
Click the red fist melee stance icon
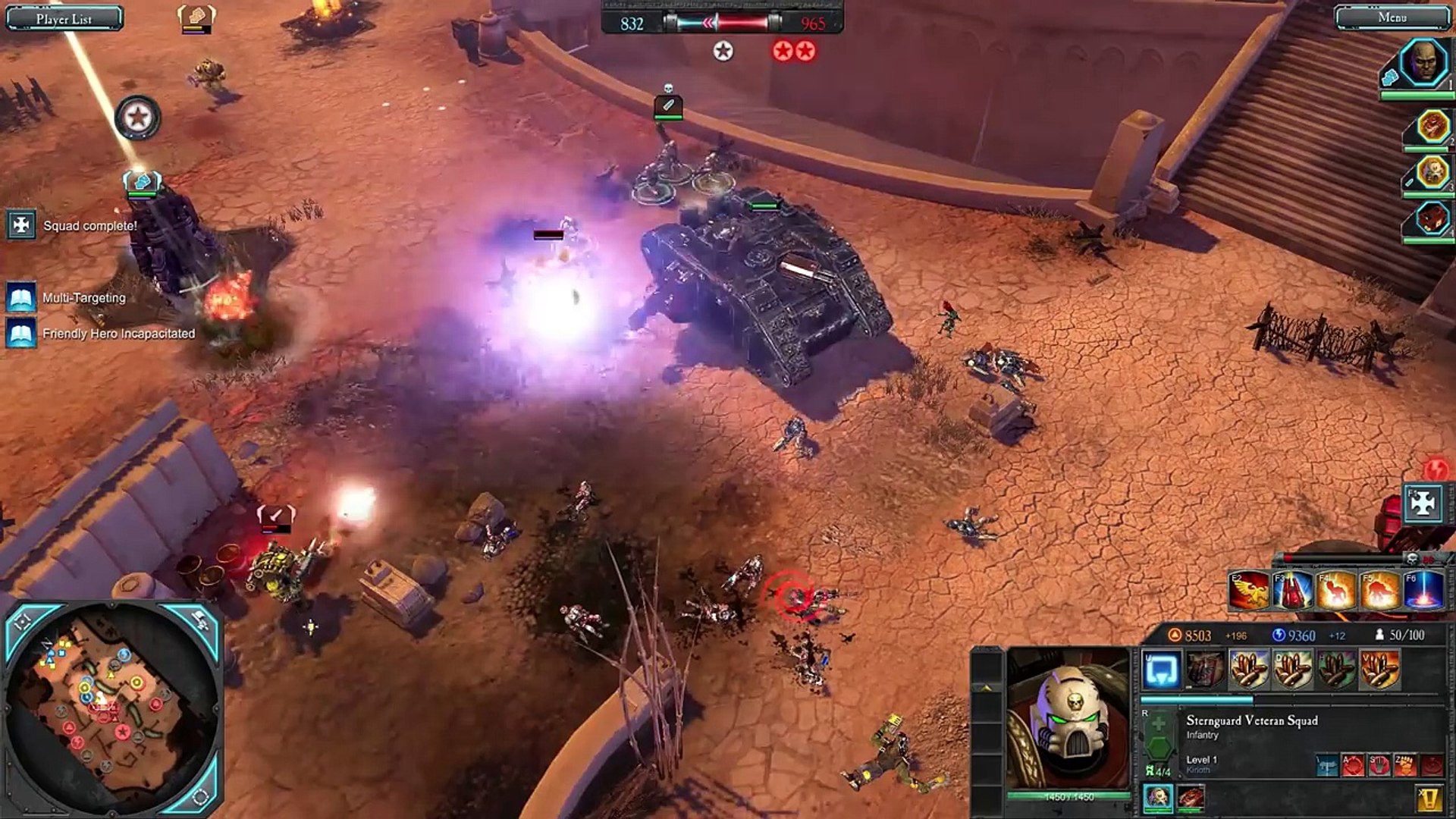click(1404, 764)
